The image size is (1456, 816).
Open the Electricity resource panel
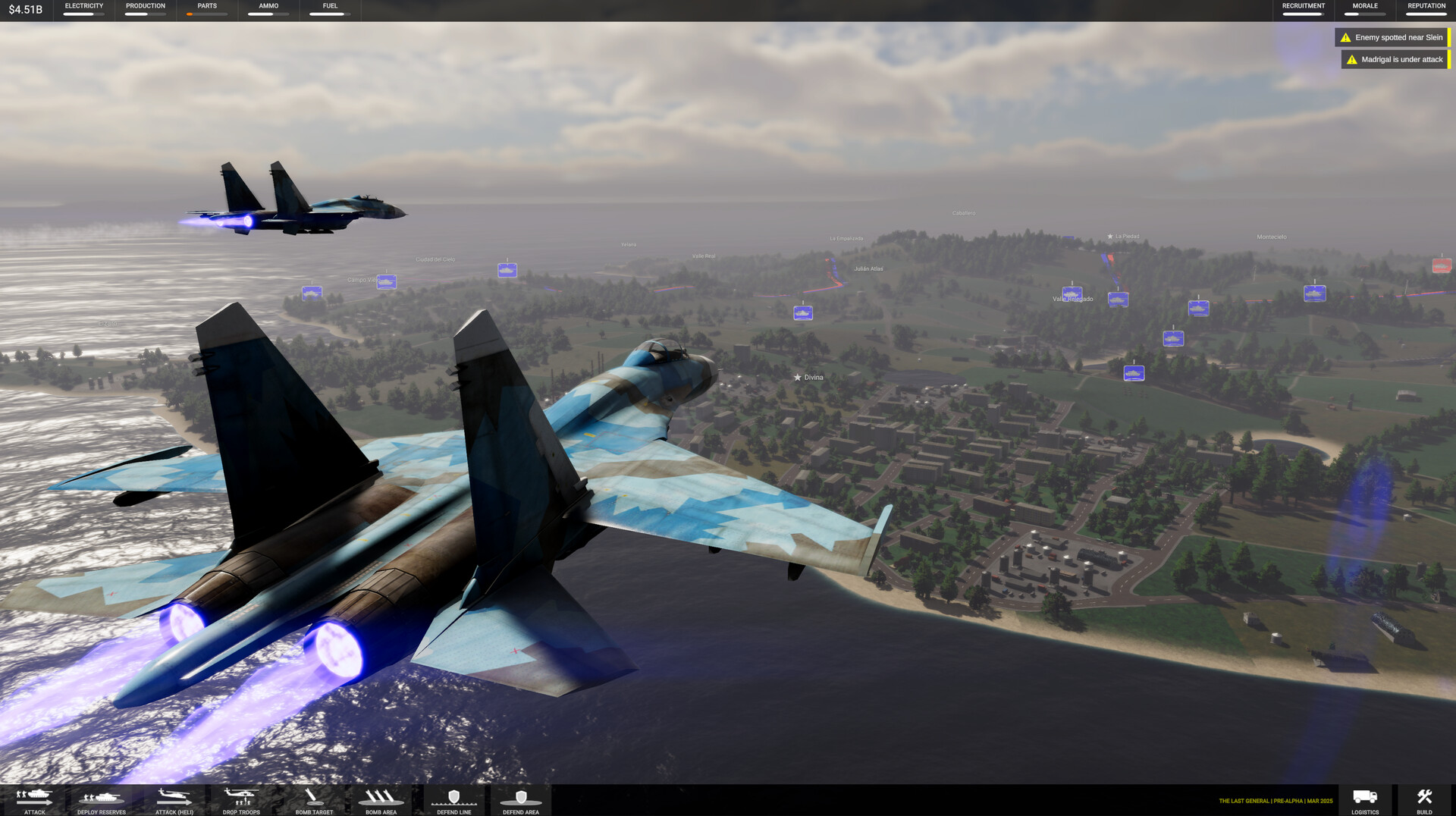point(83,11)
